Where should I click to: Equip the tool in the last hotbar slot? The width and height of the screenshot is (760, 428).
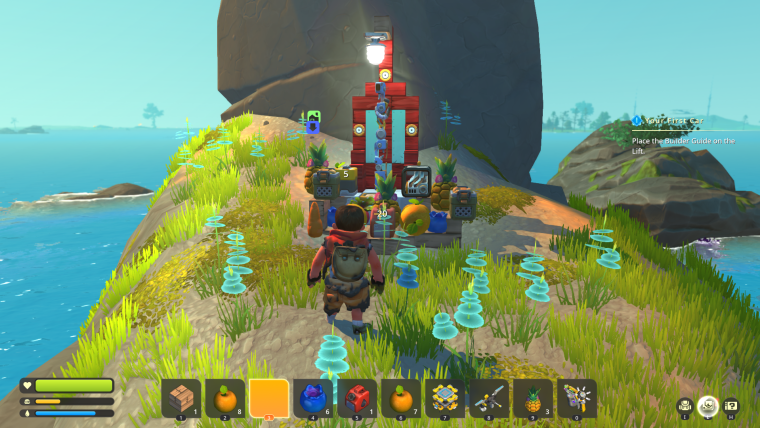click(x=577, y=398)
